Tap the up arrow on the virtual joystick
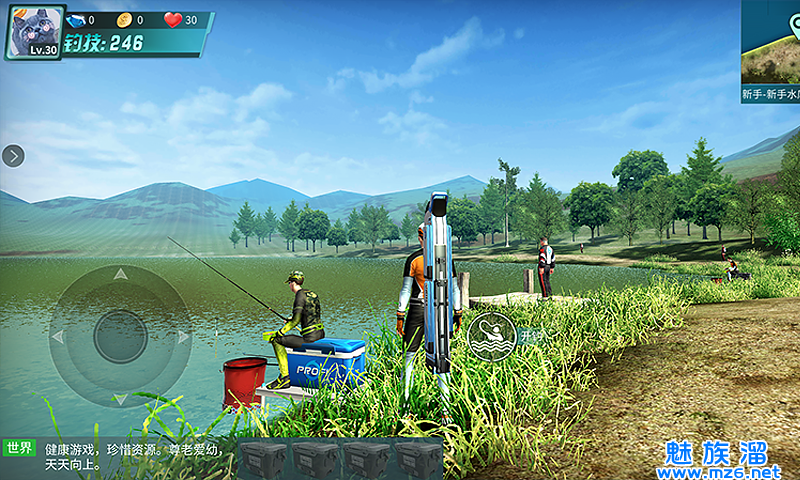Viewport: 800px width, 480px height. 120,273
